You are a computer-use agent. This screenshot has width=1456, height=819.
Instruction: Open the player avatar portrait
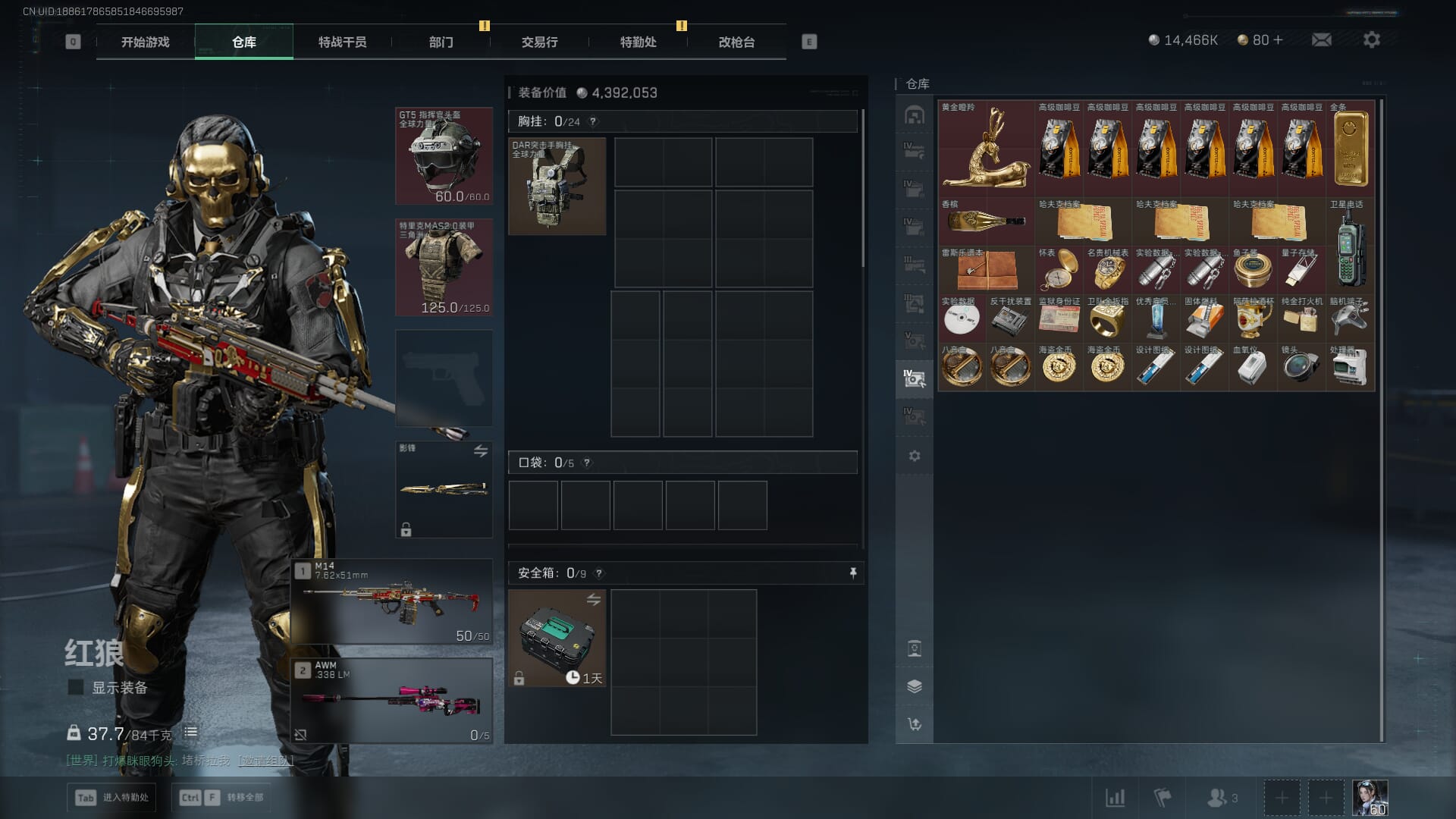1370,798
